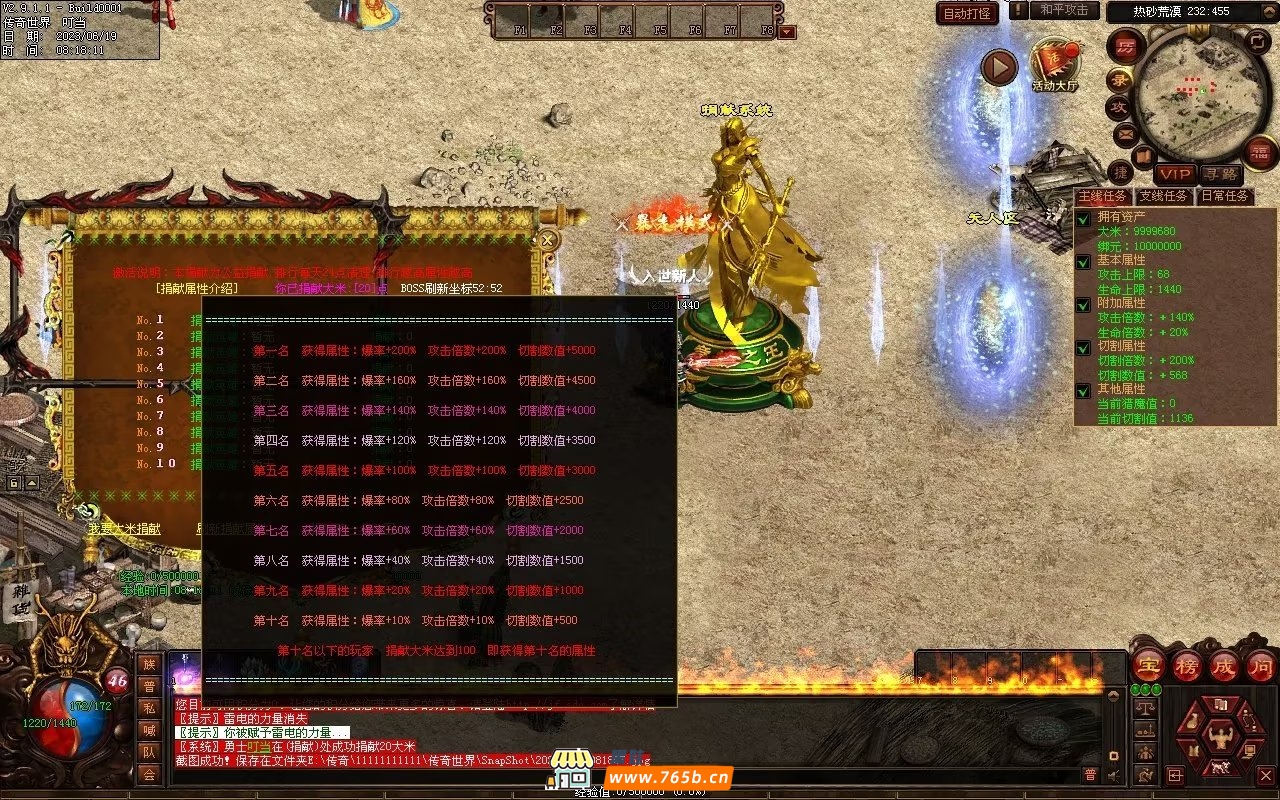Click the round play arrow button
Viewport: 1280px width, 800px height.
pos(998,68)
